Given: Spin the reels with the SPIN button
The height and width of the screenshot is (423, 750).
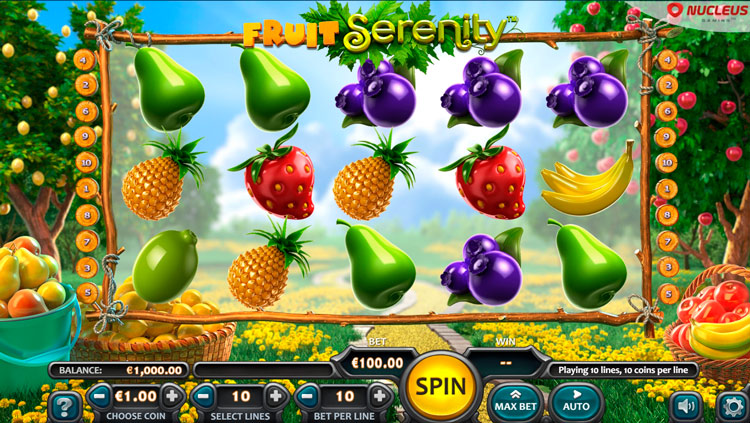Looking at the screenshot, I should pyautogui.click(x=438, y=386).
